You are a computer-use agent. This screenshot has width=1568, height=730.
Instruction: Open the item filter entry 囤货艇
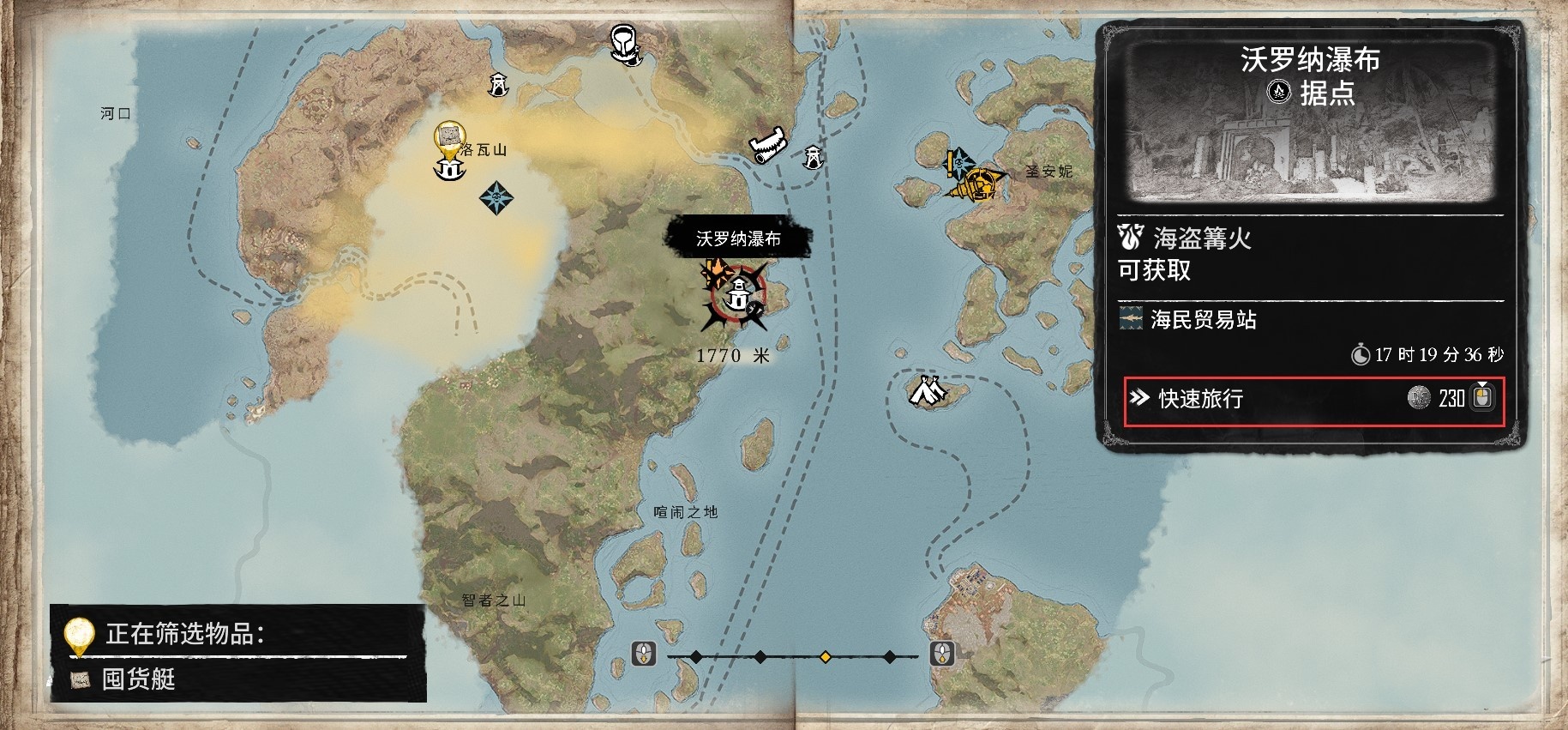[x=140, y=679]
